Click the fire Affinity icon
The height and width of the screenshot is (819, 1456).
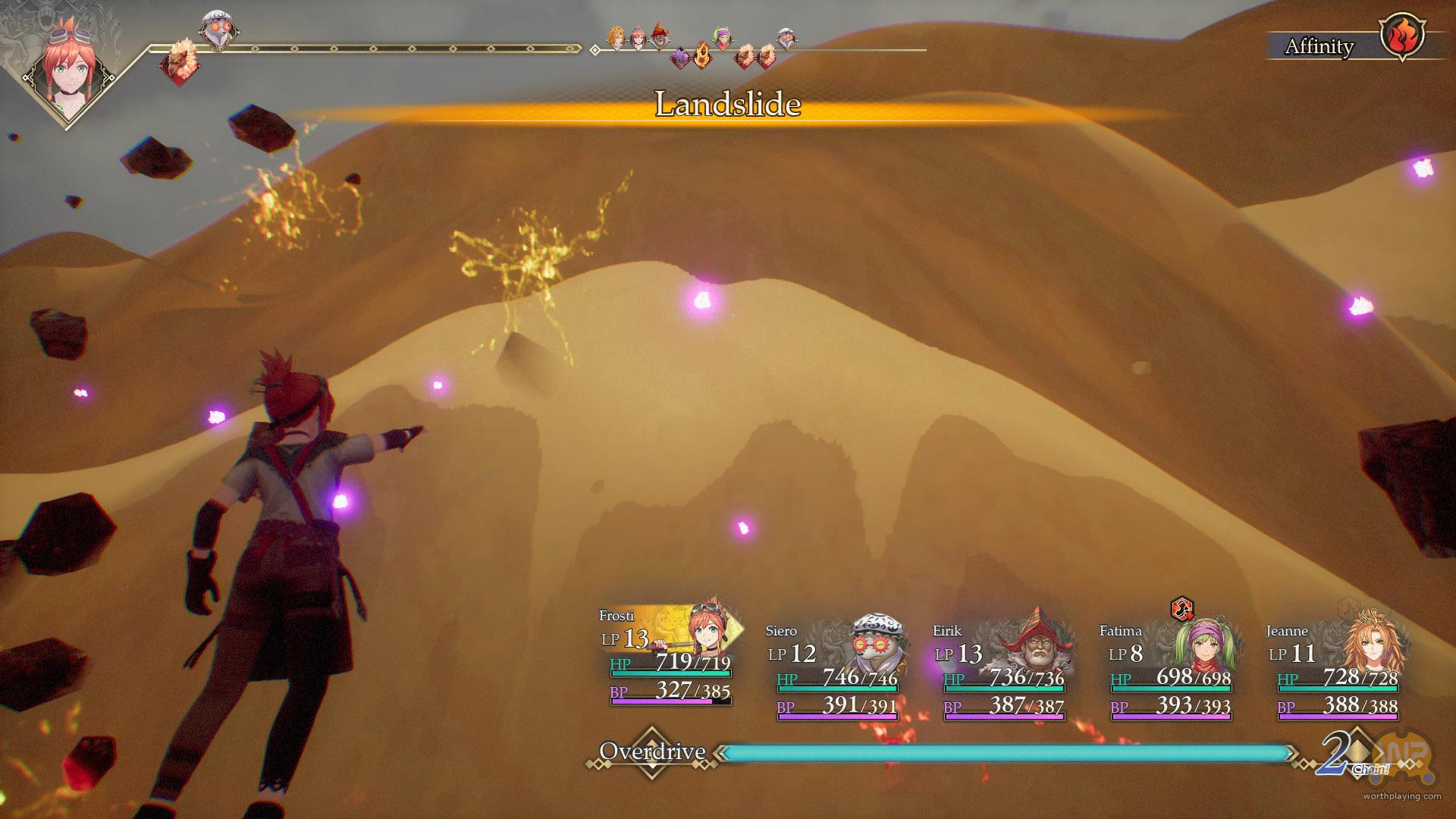[1401, 36]
